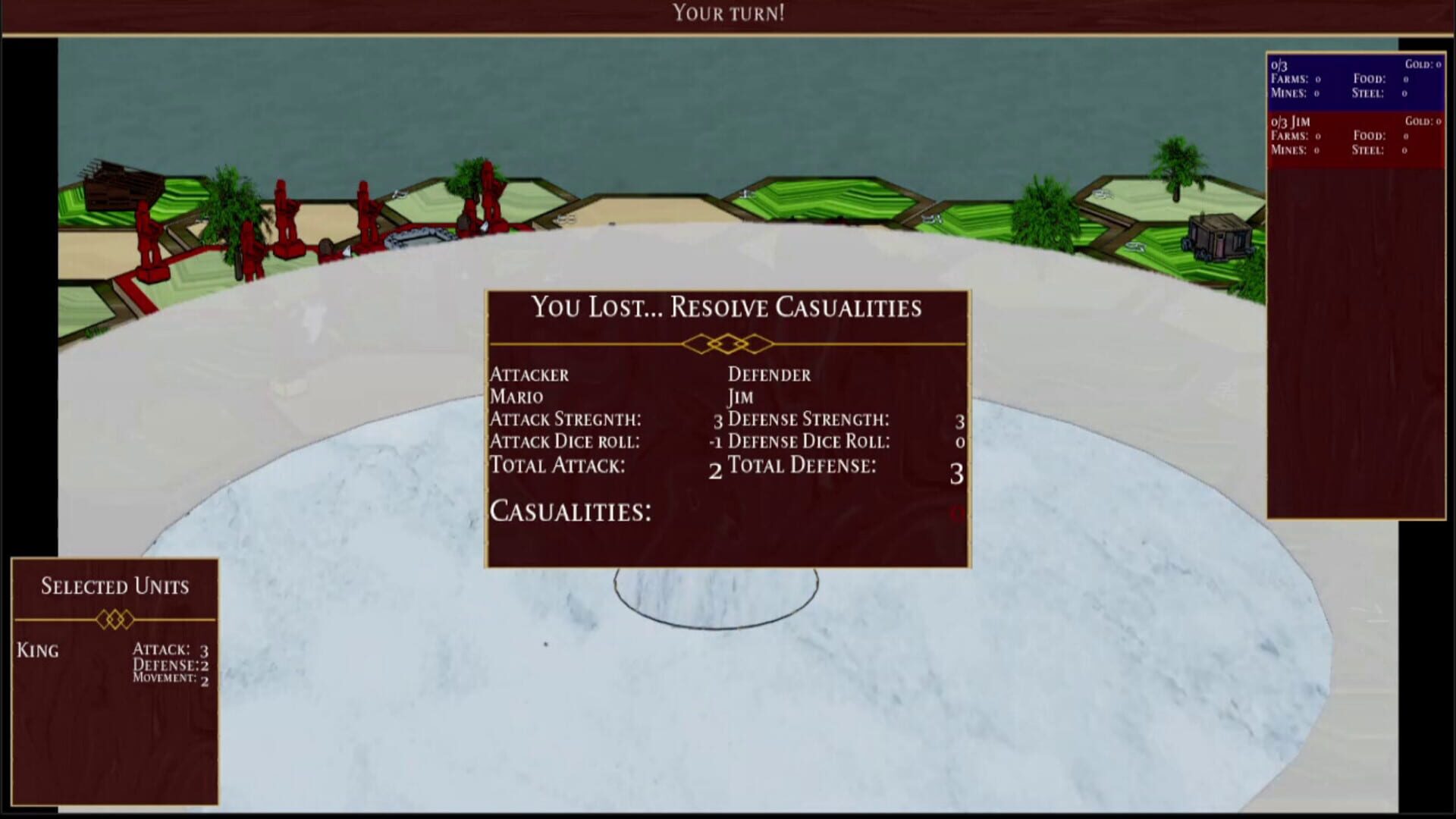
Task: Expand the Selected Units panel
Action: point(114,585)
